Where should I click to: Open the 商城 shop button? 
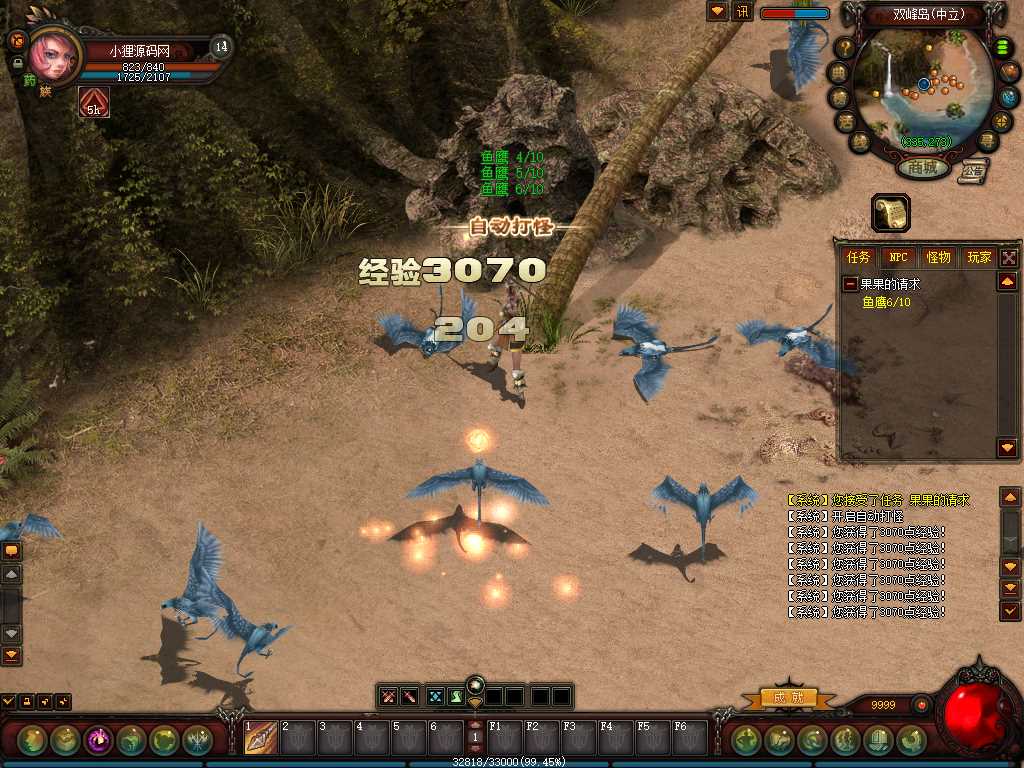923,168
